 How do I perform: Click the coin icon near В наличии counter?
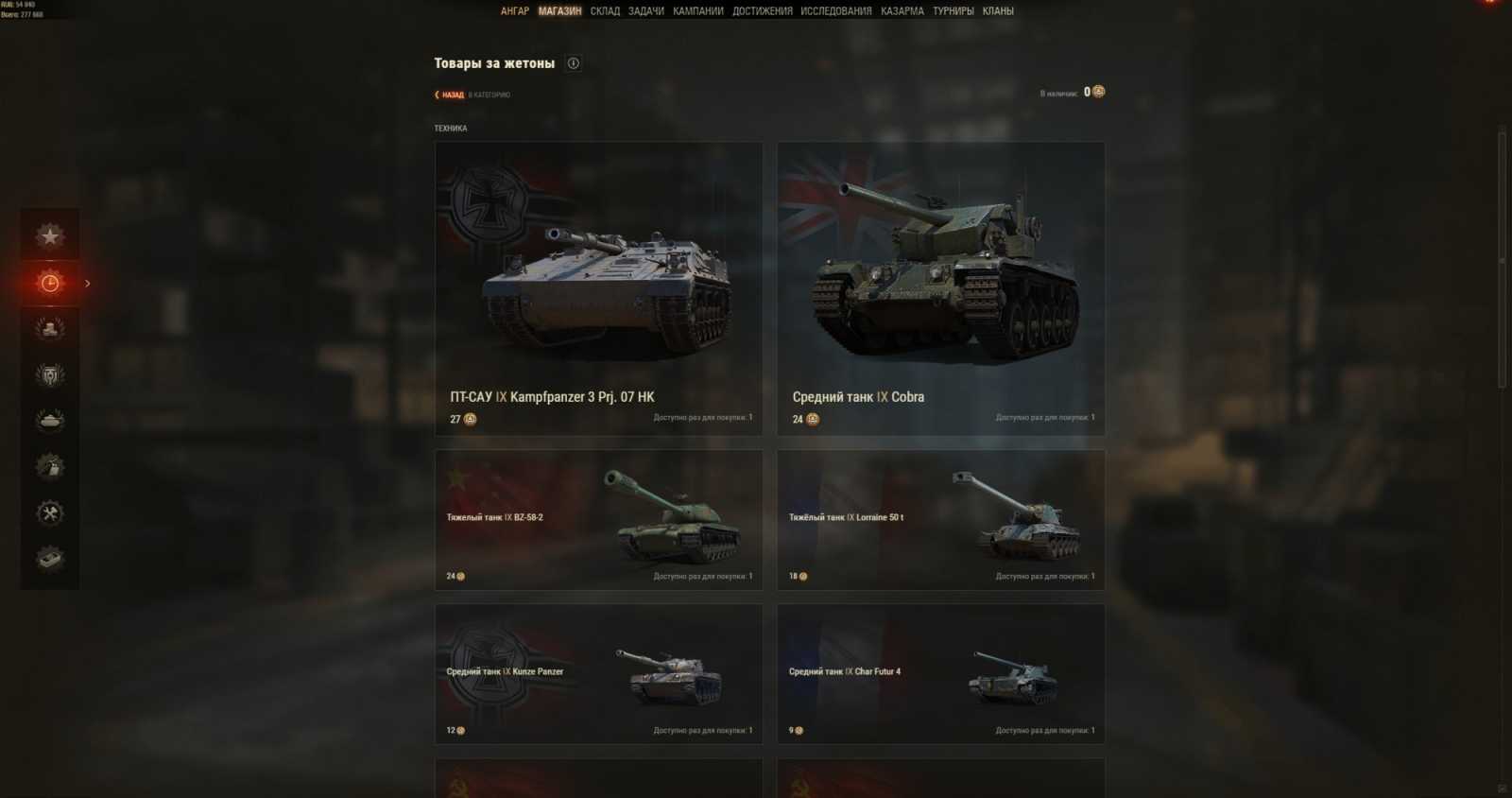pos(1097,92)
